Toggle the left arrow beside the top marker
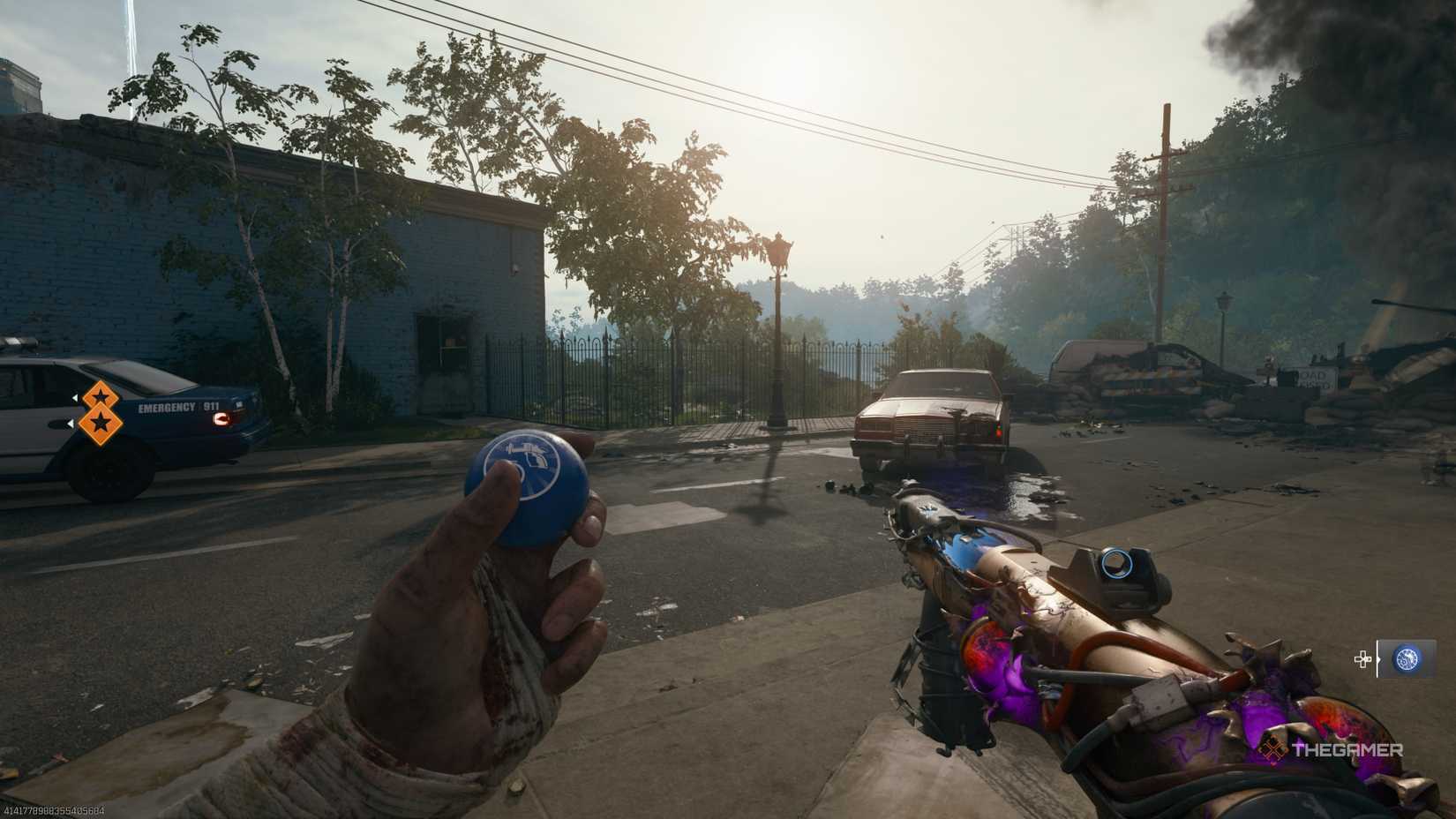 (x=76, y=397)
